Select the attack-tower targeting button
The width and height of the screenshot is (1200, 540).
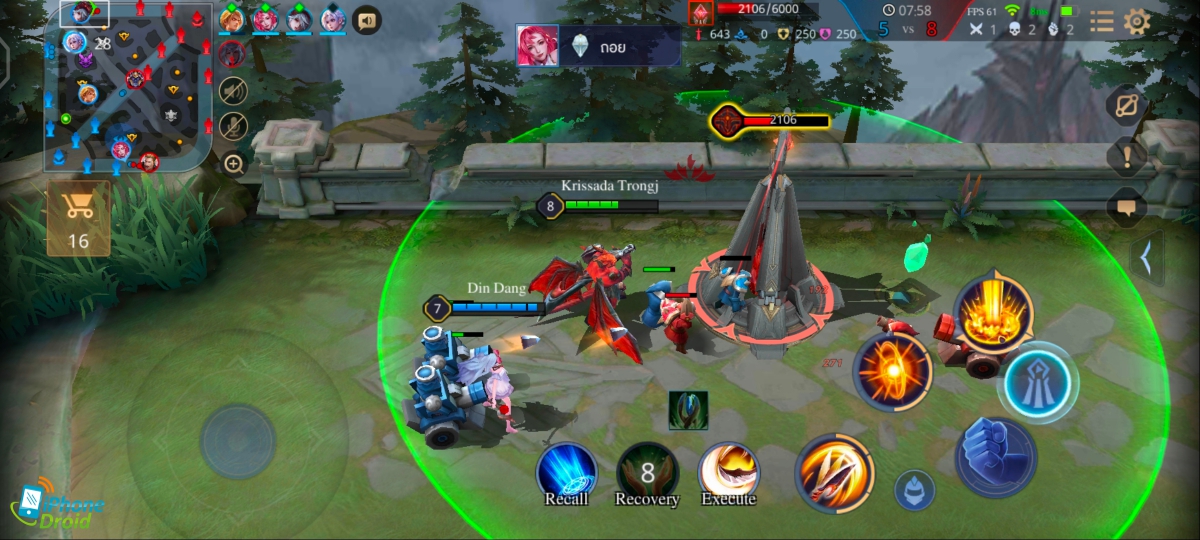pyautogui.click(x=1037, y=382)
